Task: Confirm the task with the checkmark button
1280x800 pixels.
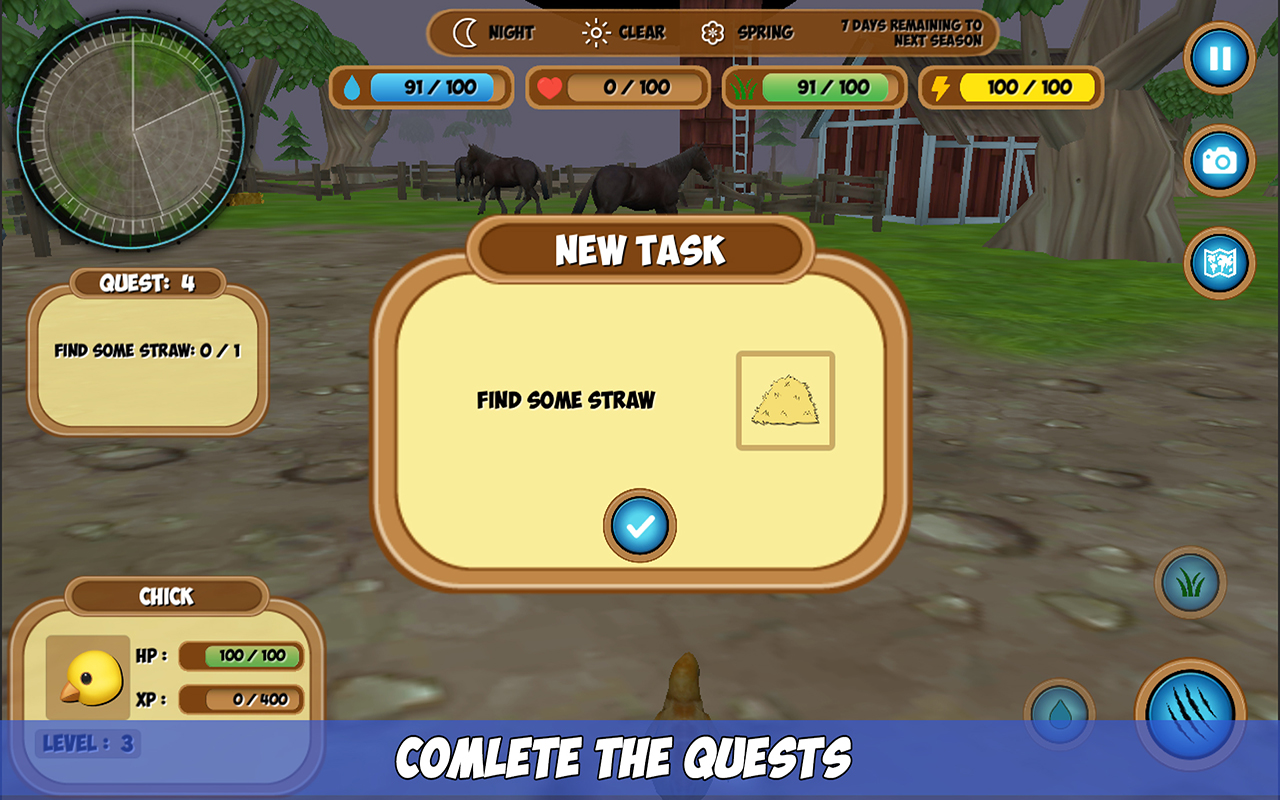Action: 638,523
